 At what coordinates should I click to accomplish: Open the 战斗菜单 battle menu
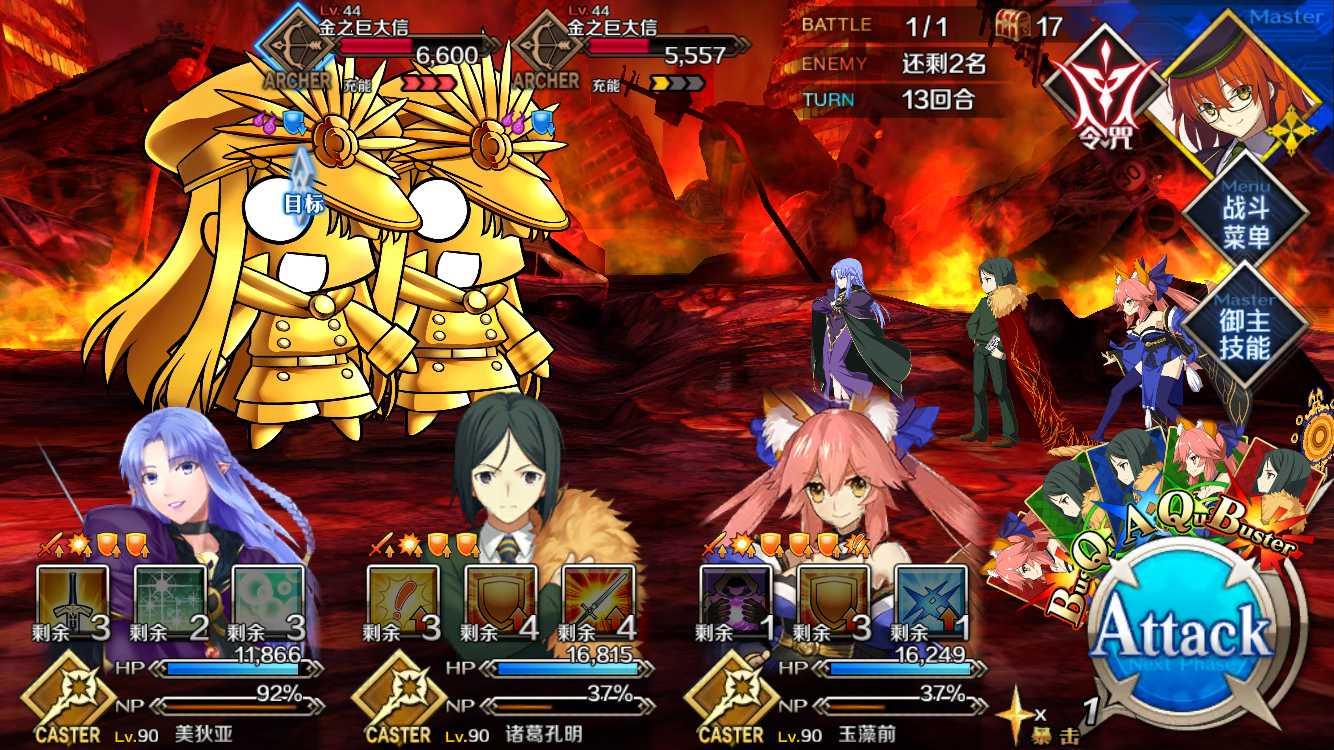tap(1245, 222)
